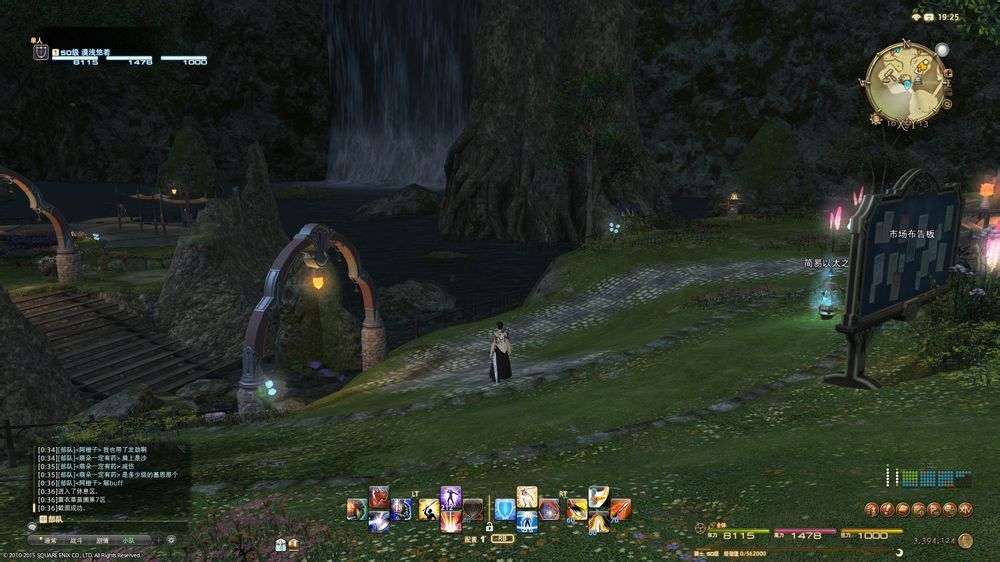Switch to the 战斗 chat tab
Screen dimensions: 1000x562
pos(76,539)
